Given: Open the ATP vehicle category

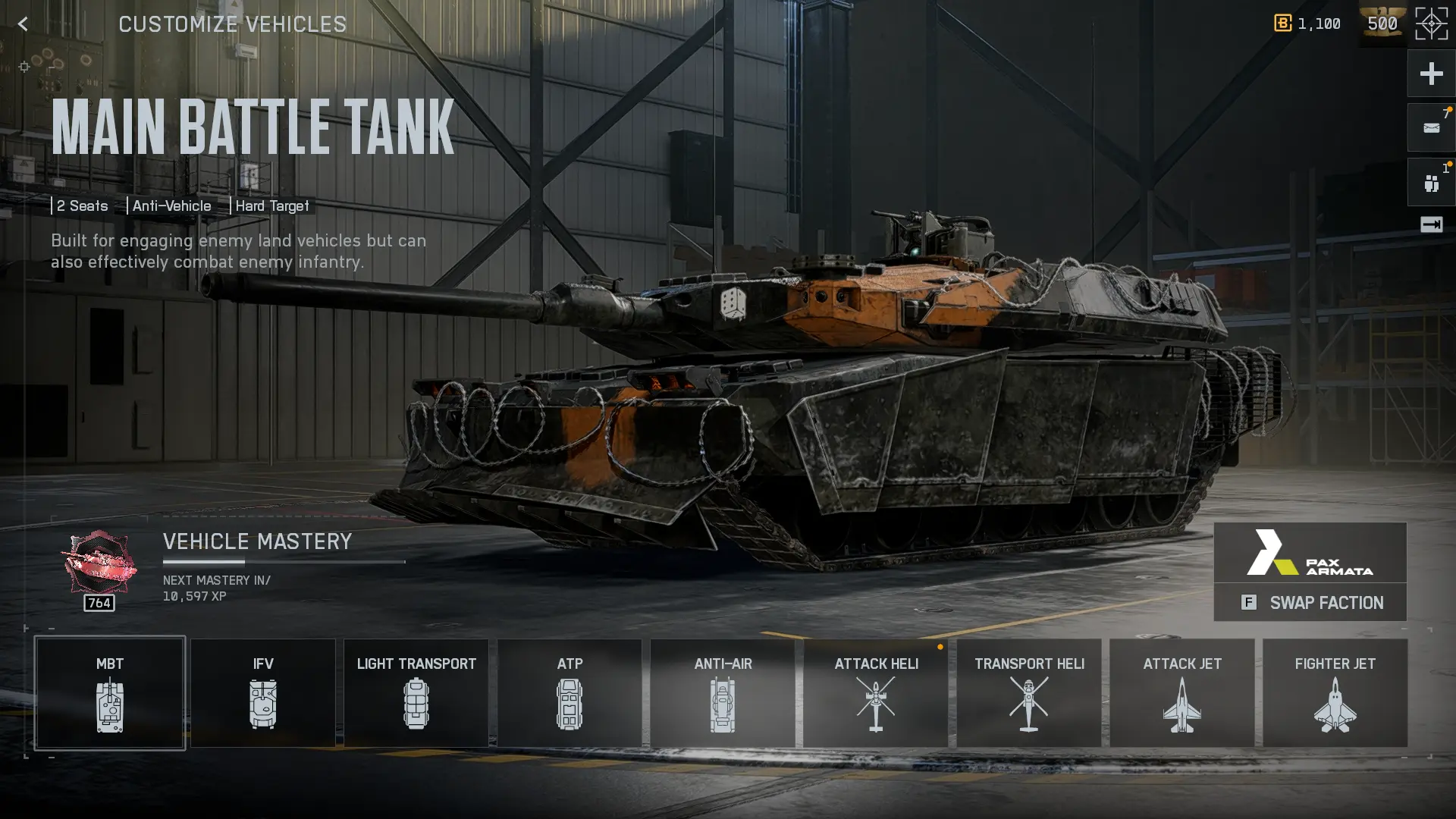Looking at the screenshot, I should click(570, 693).
